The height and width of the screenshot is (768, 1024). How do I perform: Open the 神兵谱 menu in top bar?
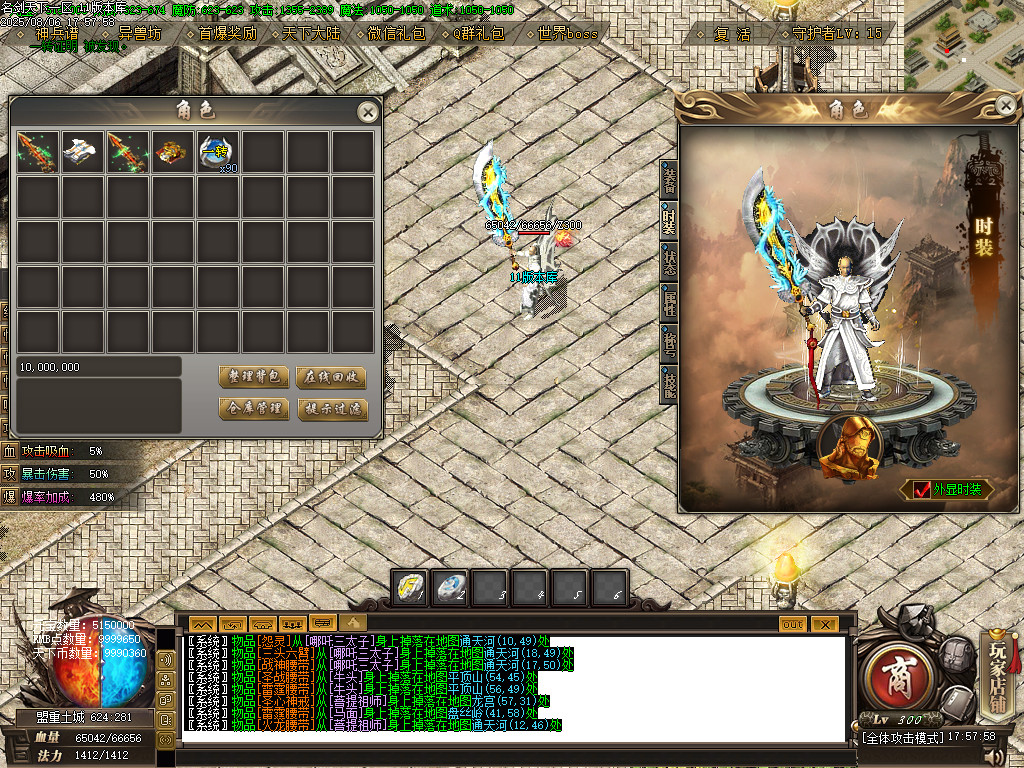tap(56, 33)
